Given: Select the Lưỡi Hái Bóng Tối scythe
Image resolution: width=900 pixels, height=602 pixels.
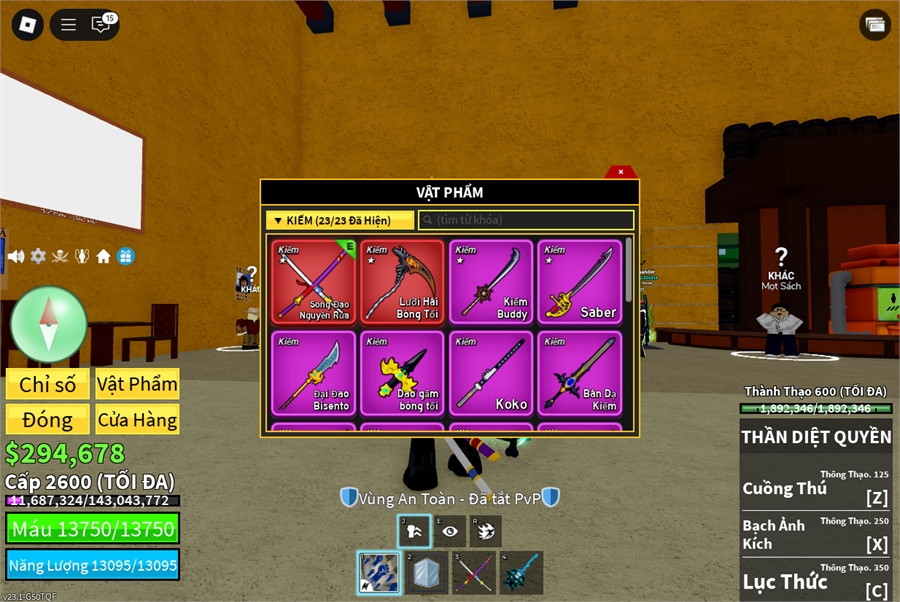Looking at the screenshot, I should click(x=403, y=281).
